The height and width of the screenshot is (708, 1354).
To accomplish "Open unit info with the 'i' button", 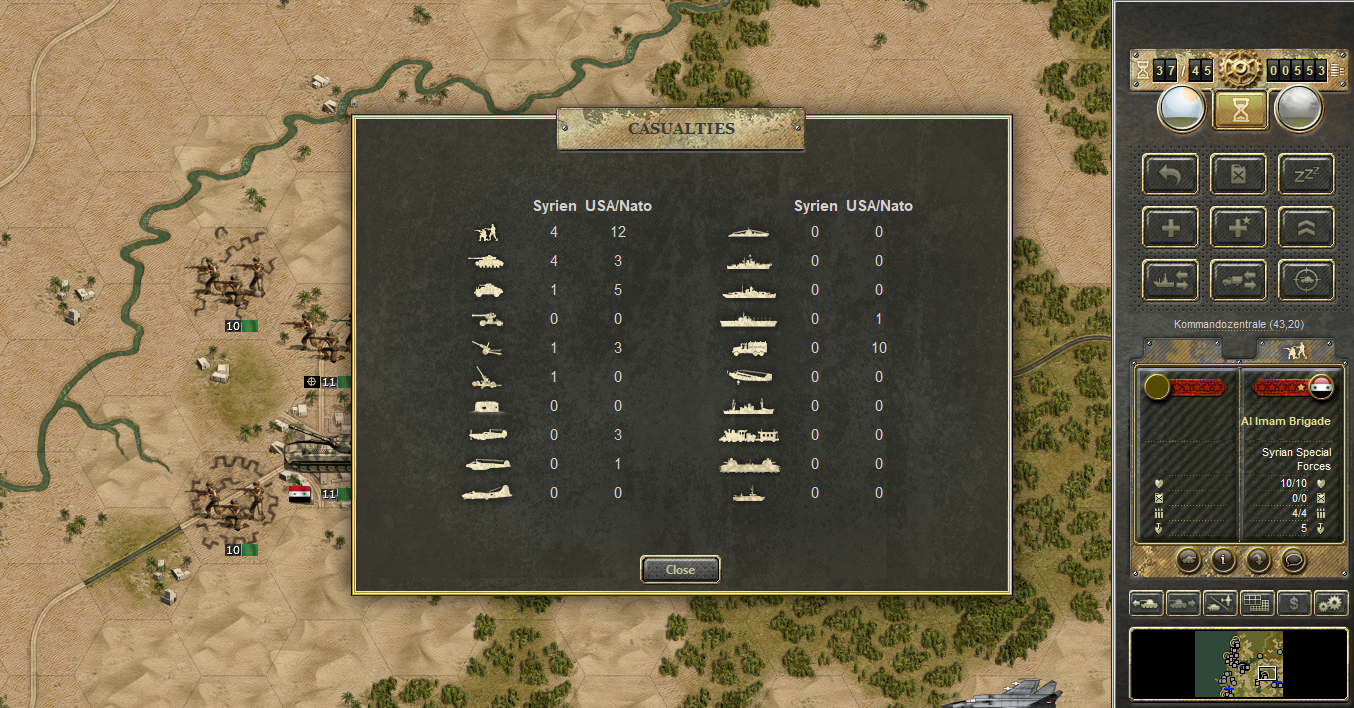I will click(1222, 560).
